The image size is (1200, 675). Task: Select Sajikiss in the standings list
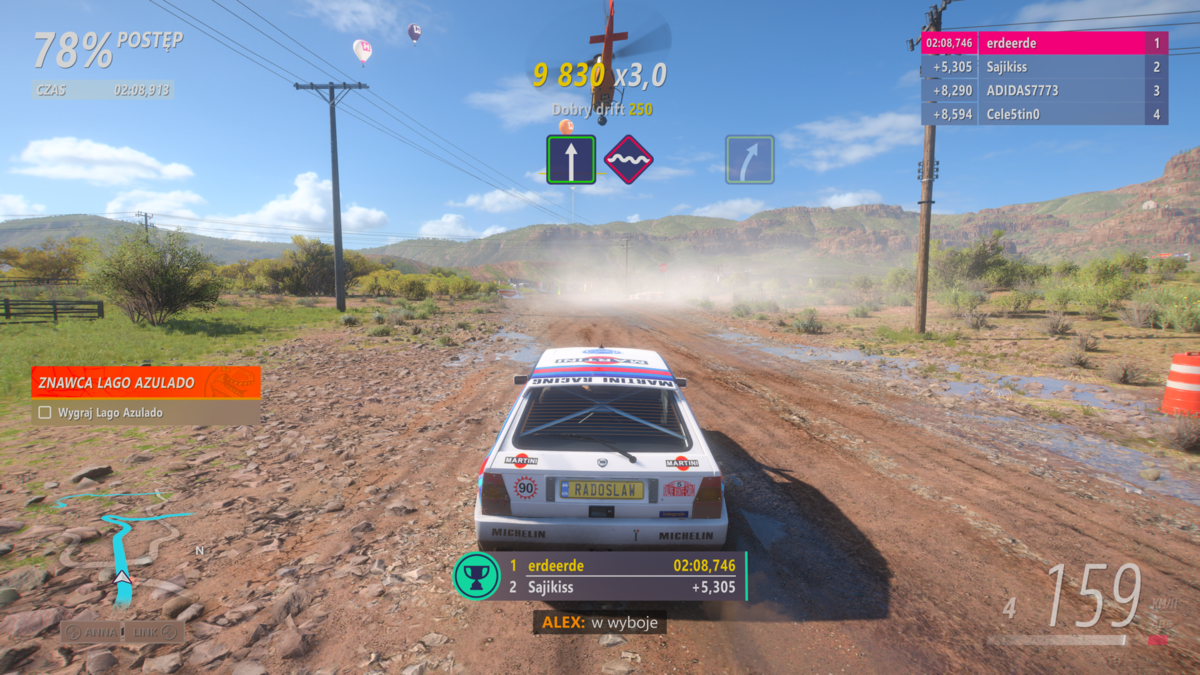(x=1044, y=67)
